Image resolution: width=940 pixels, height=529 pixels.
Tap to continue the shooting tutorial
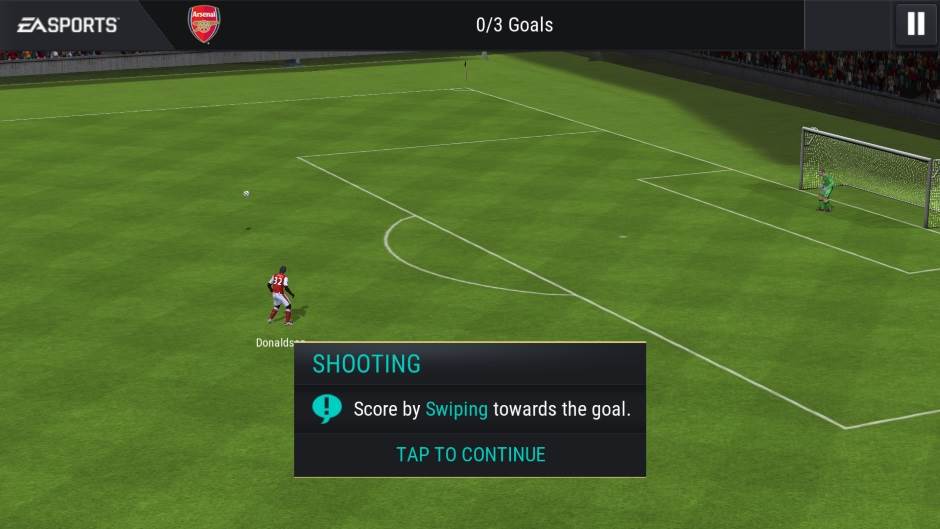tap(470, 454)
